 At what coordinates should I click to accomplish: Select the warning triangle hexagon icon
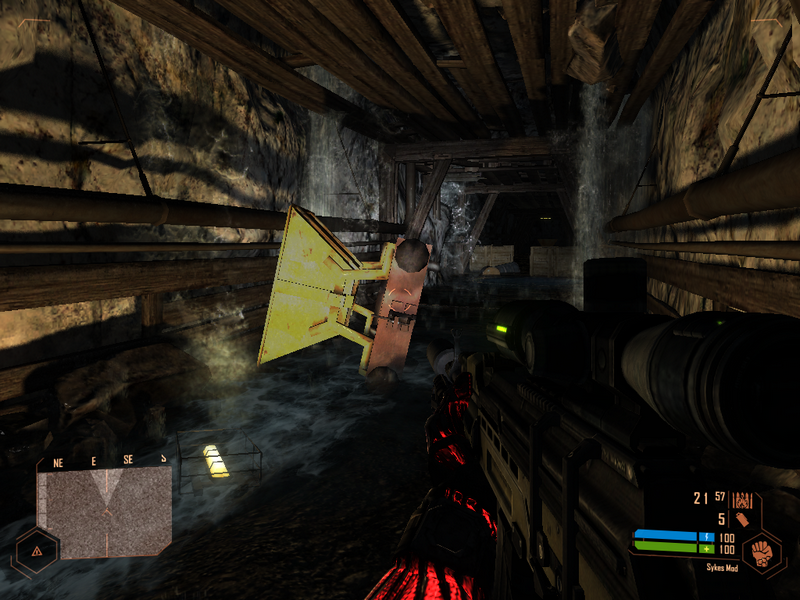point(36,550)
